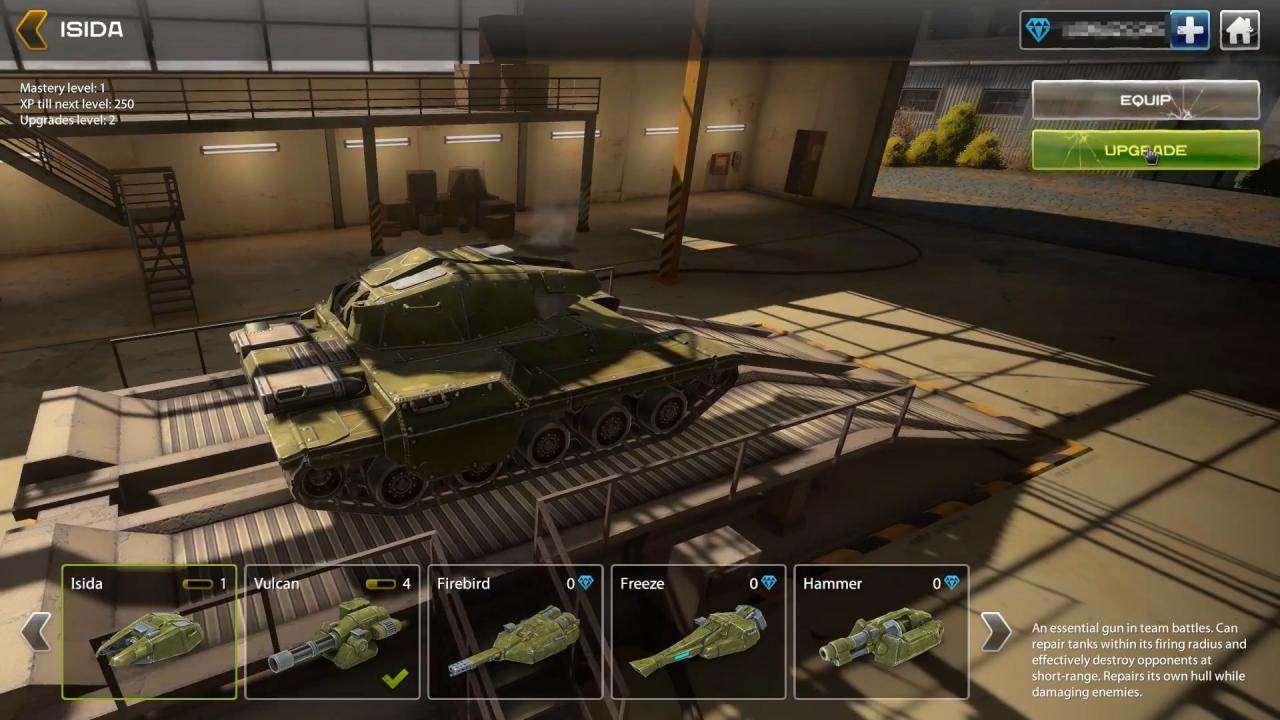Screen dimensions: 1280x720
Task: Click the crystal balance display field
Action: (1110, 30)
